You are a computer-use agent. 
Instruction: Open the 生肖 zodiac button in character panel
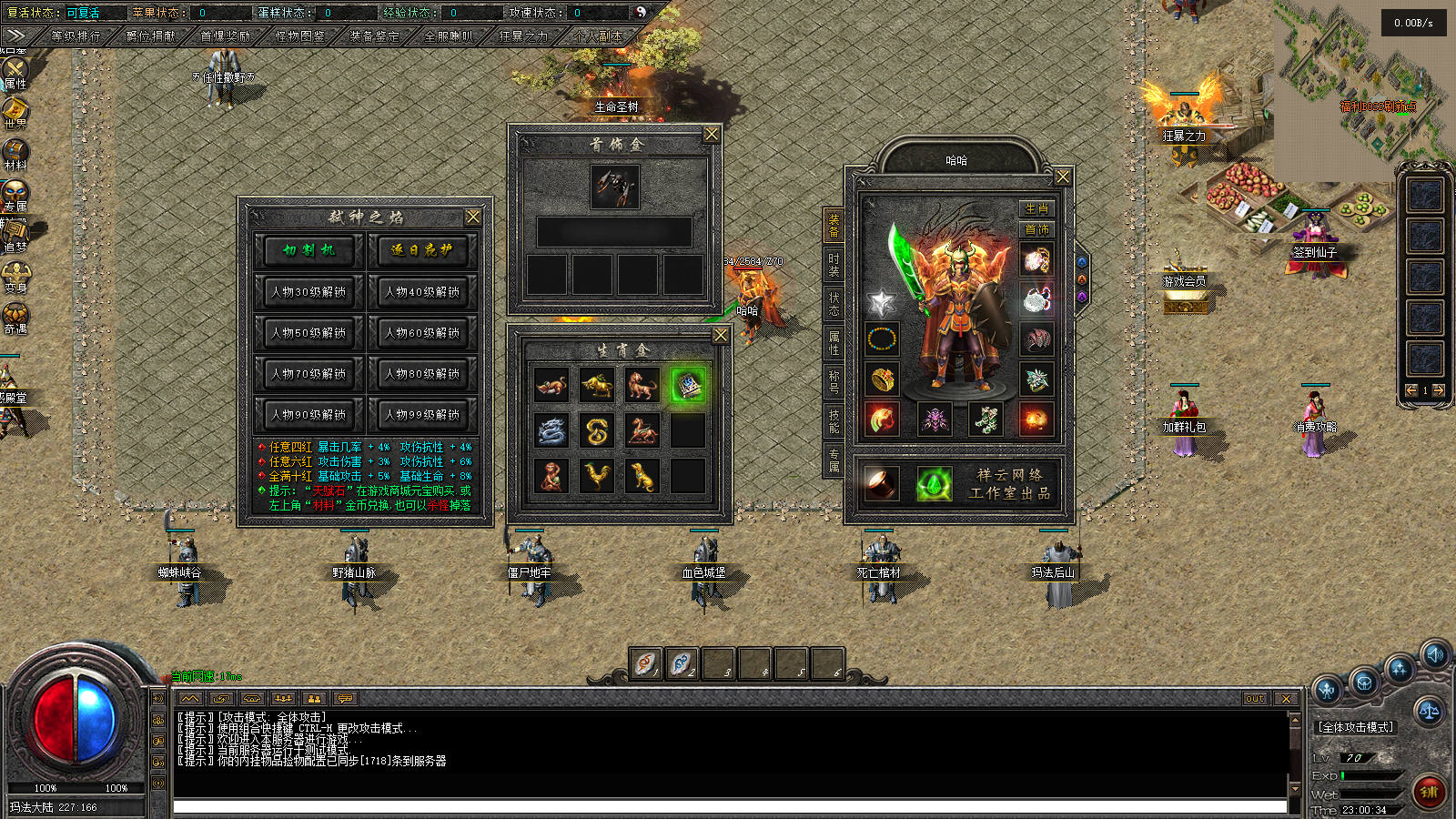tap(1036, 208)
